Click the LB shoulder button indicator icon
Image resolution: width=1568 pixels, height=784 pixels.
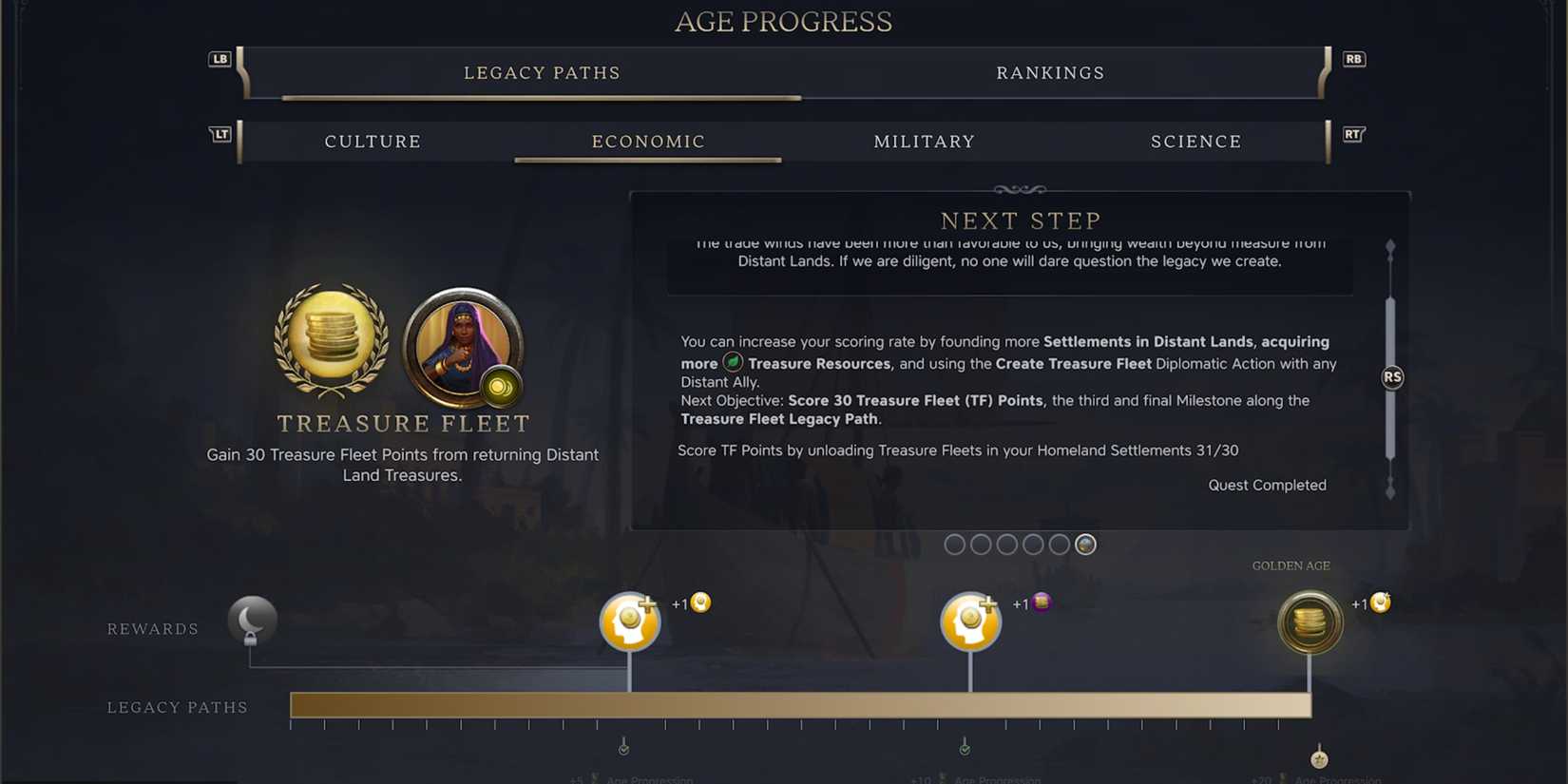click(x=220, y=58)
